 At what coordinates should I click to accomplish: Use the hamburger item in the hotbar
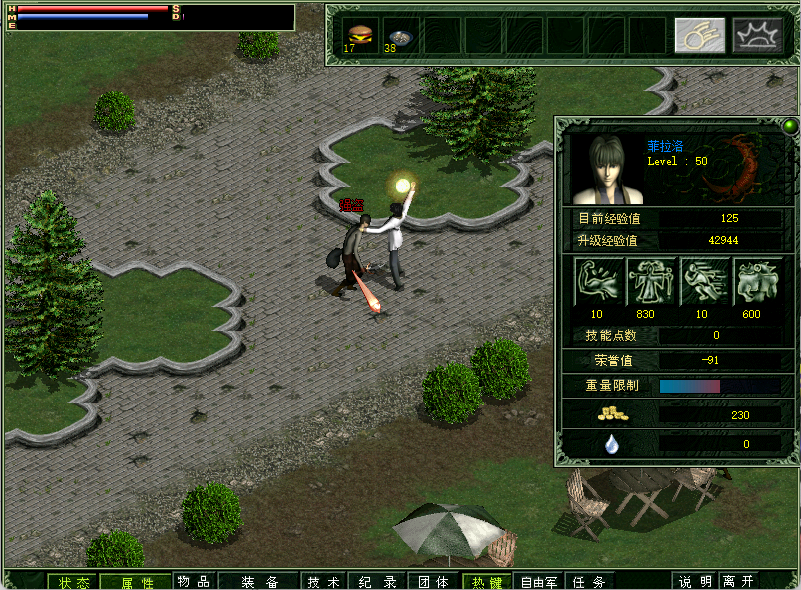(357, 34)
